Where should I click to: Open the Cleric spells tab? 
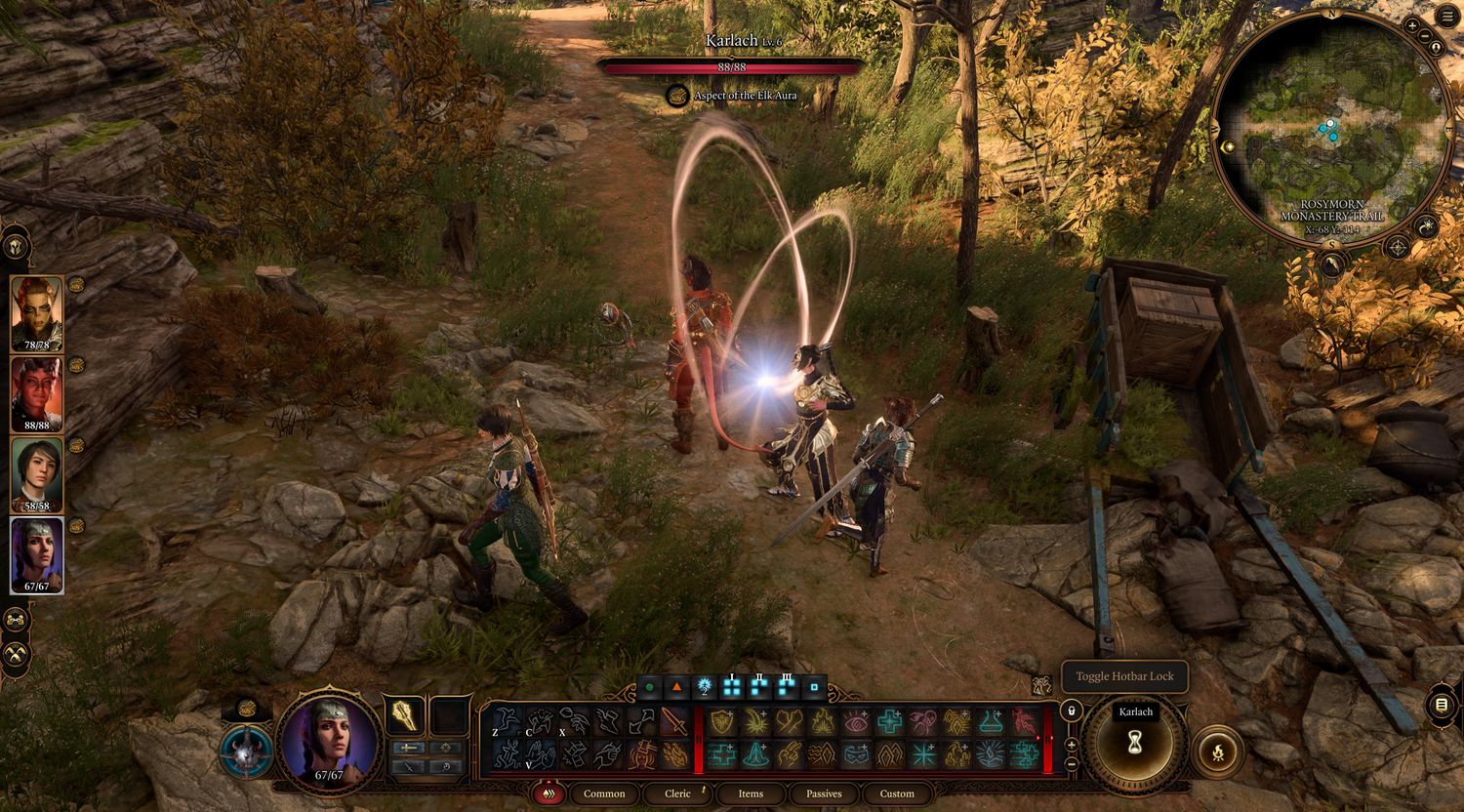point(677,793)
